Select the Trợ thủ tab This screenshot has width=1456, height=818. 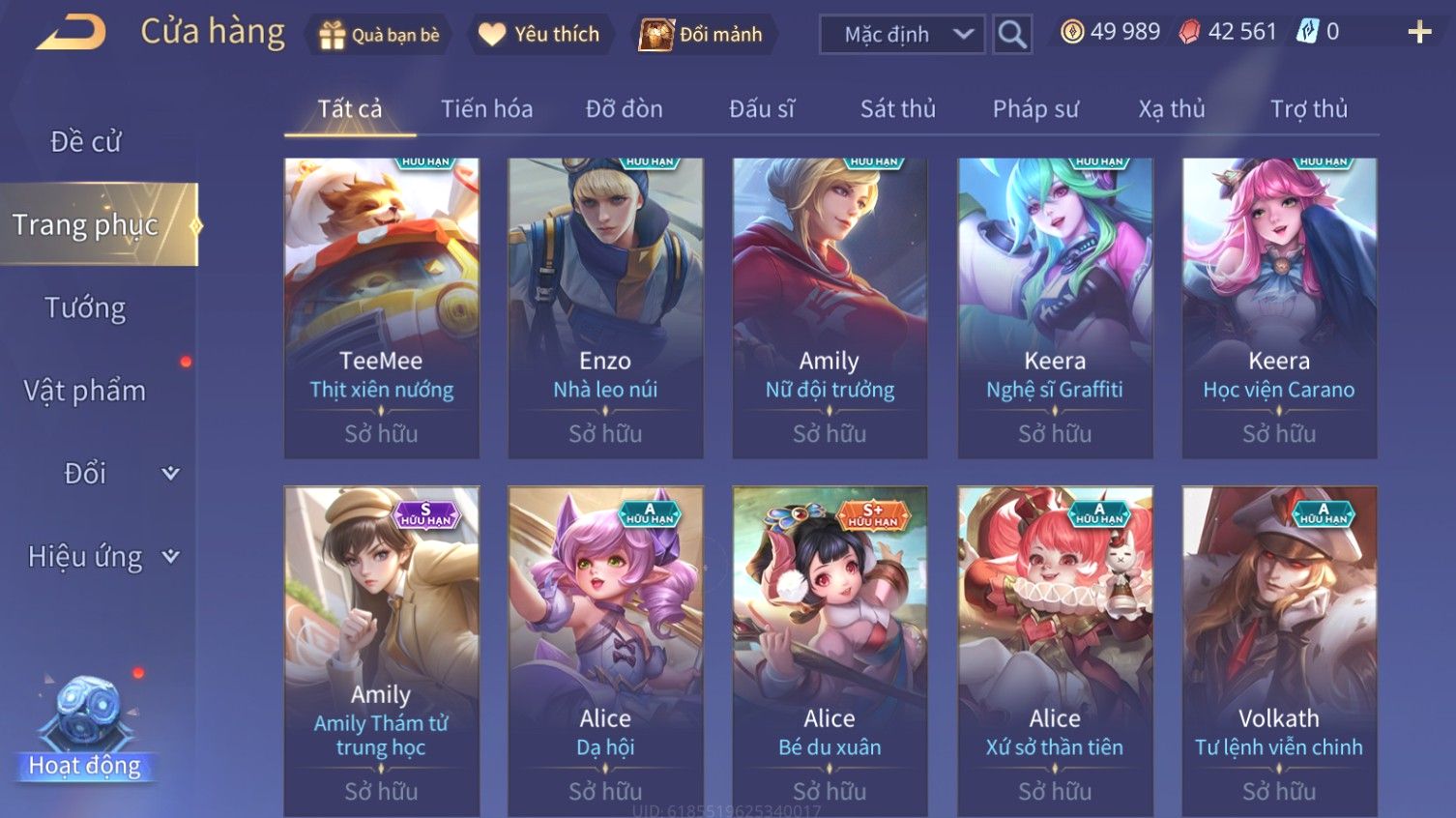coord(1308,109)
